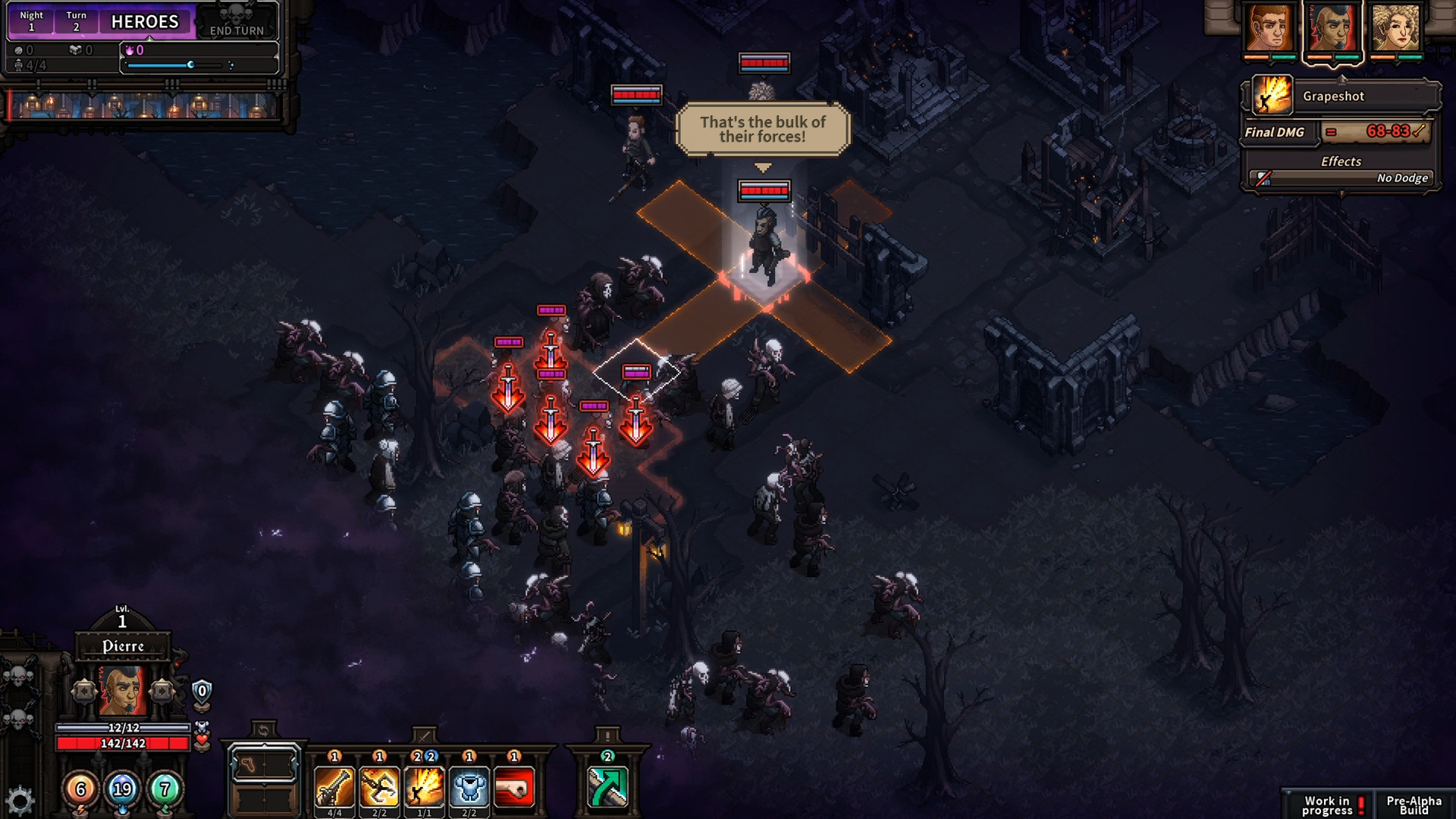Select the red punch skill
Screen dimensions: 1456x819
[x=514, y=787]
